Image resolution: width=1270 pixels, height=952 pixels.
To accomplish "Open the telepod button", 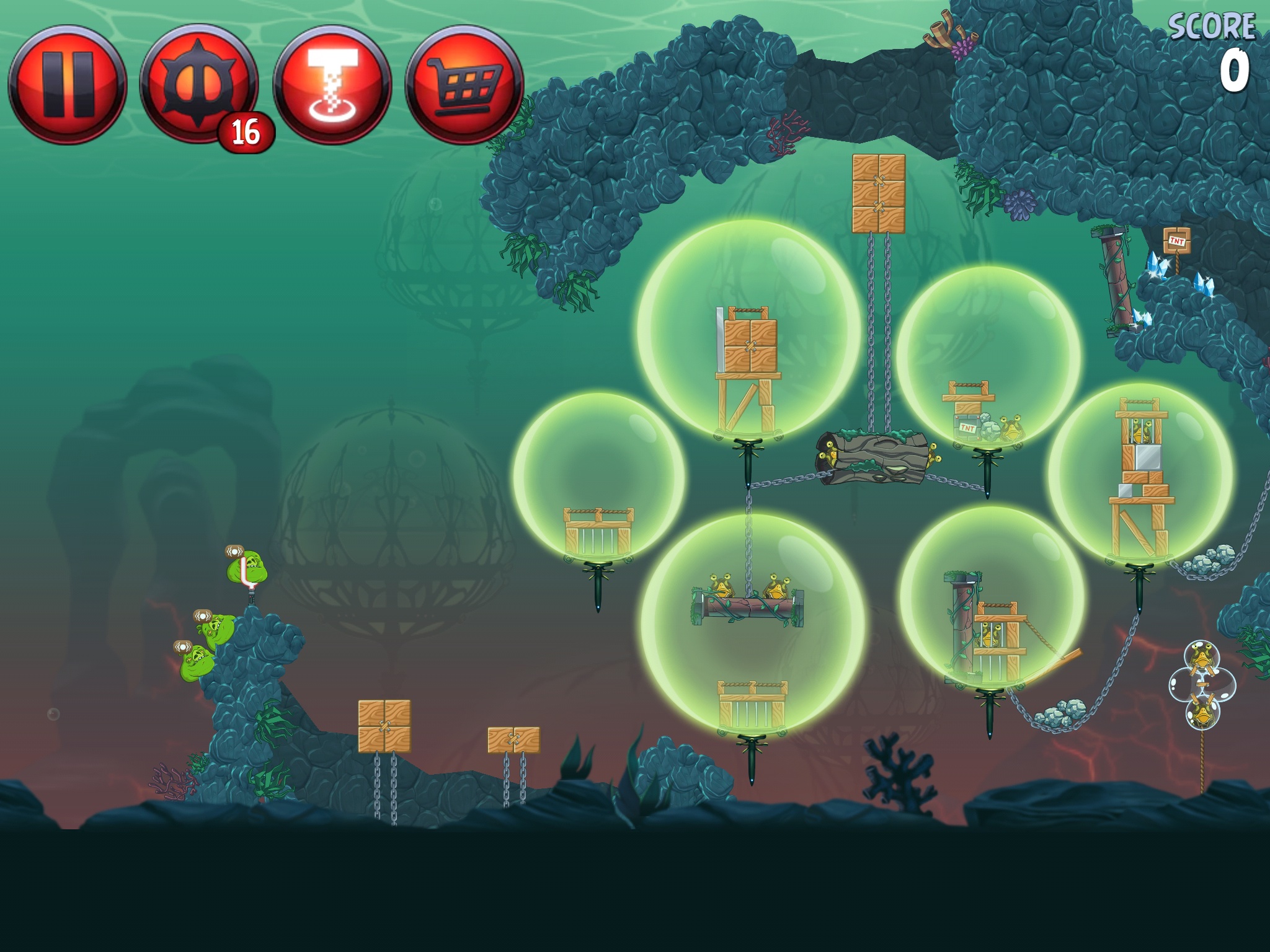I will pos(332,84).
